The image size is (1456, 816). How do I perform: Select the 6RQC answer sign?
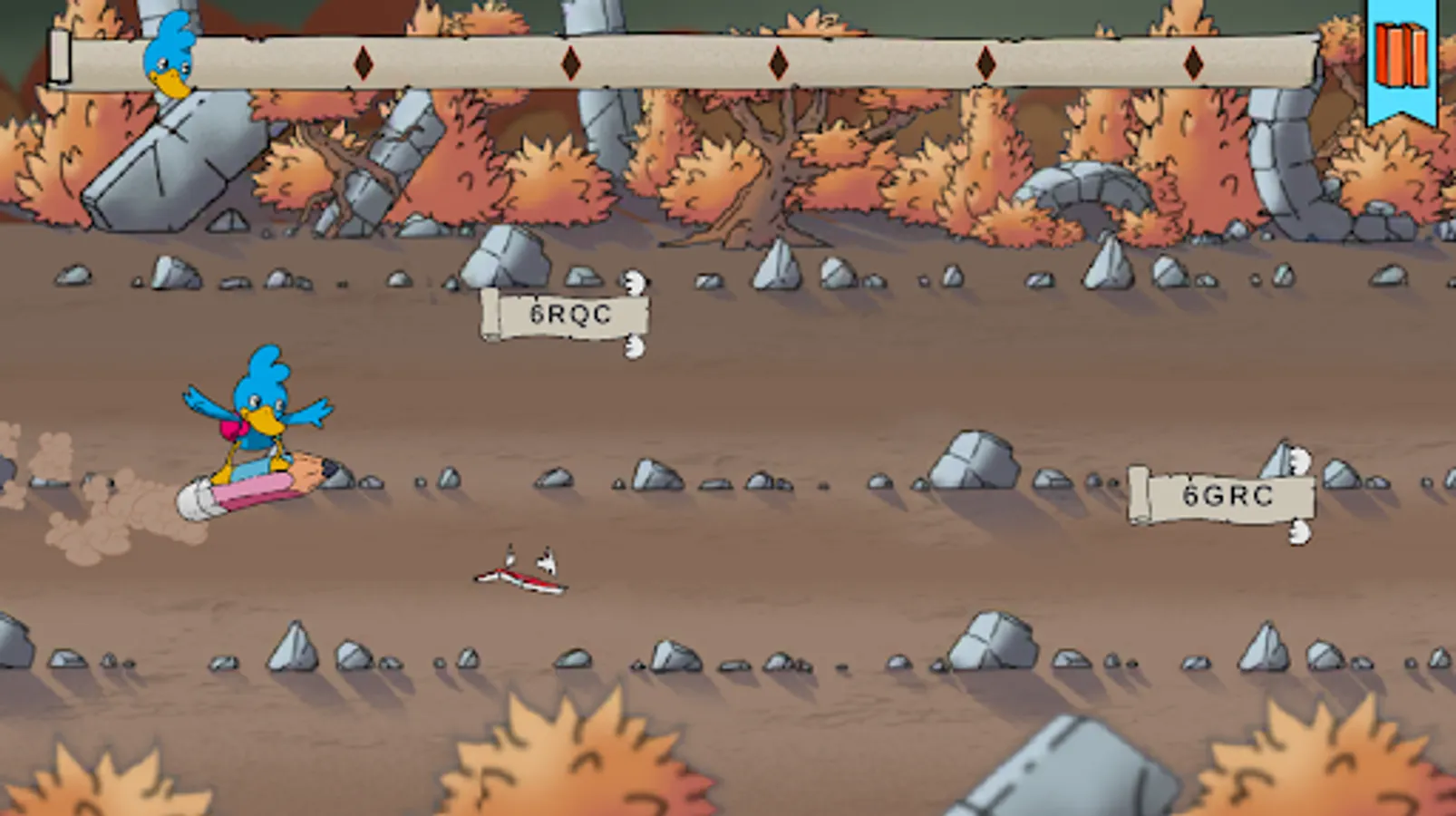(x=567, y=316)
